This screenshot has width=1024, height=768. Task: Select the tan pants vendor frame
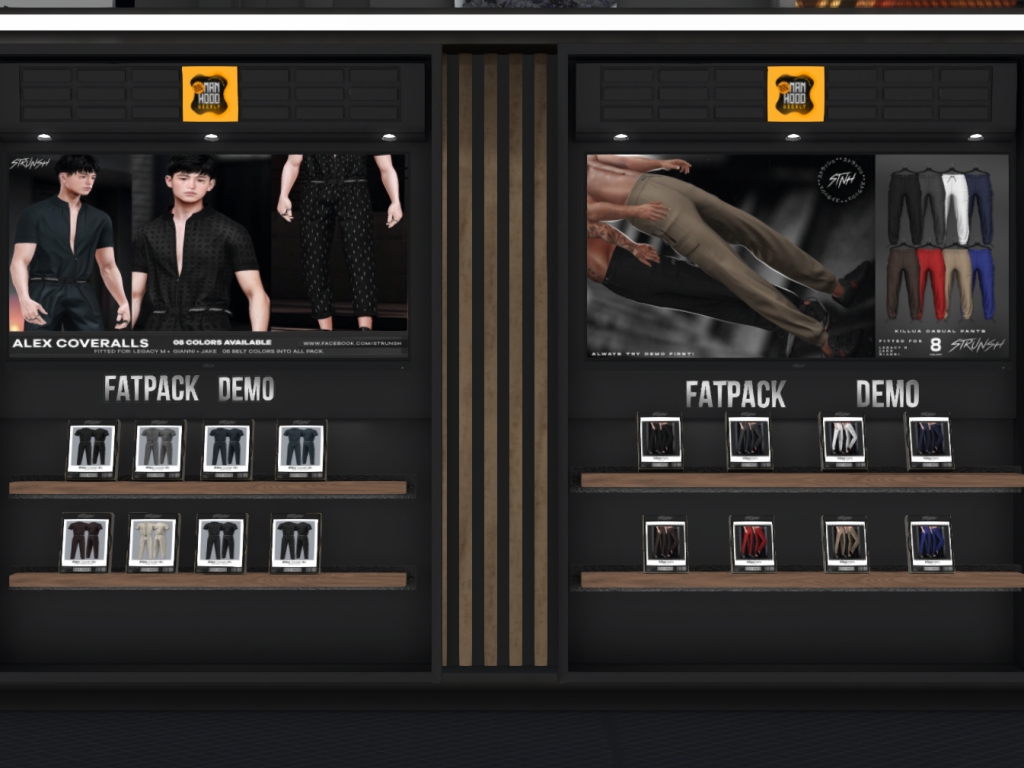click(845, 544)
